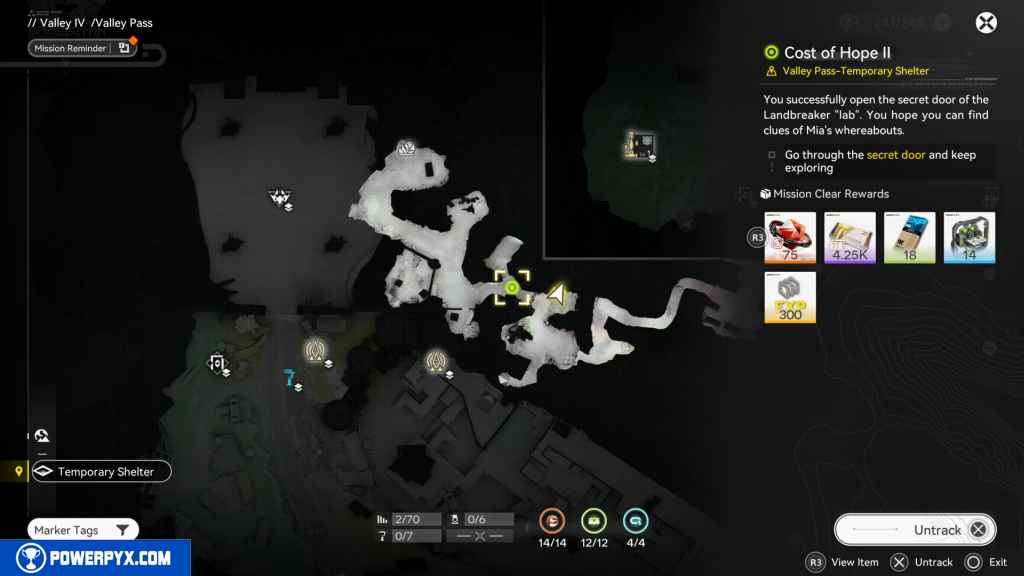The width and height of the screenshot is (1024, 576).
Task: Select the green 12/12 chest counter icon
Action: 595,520
